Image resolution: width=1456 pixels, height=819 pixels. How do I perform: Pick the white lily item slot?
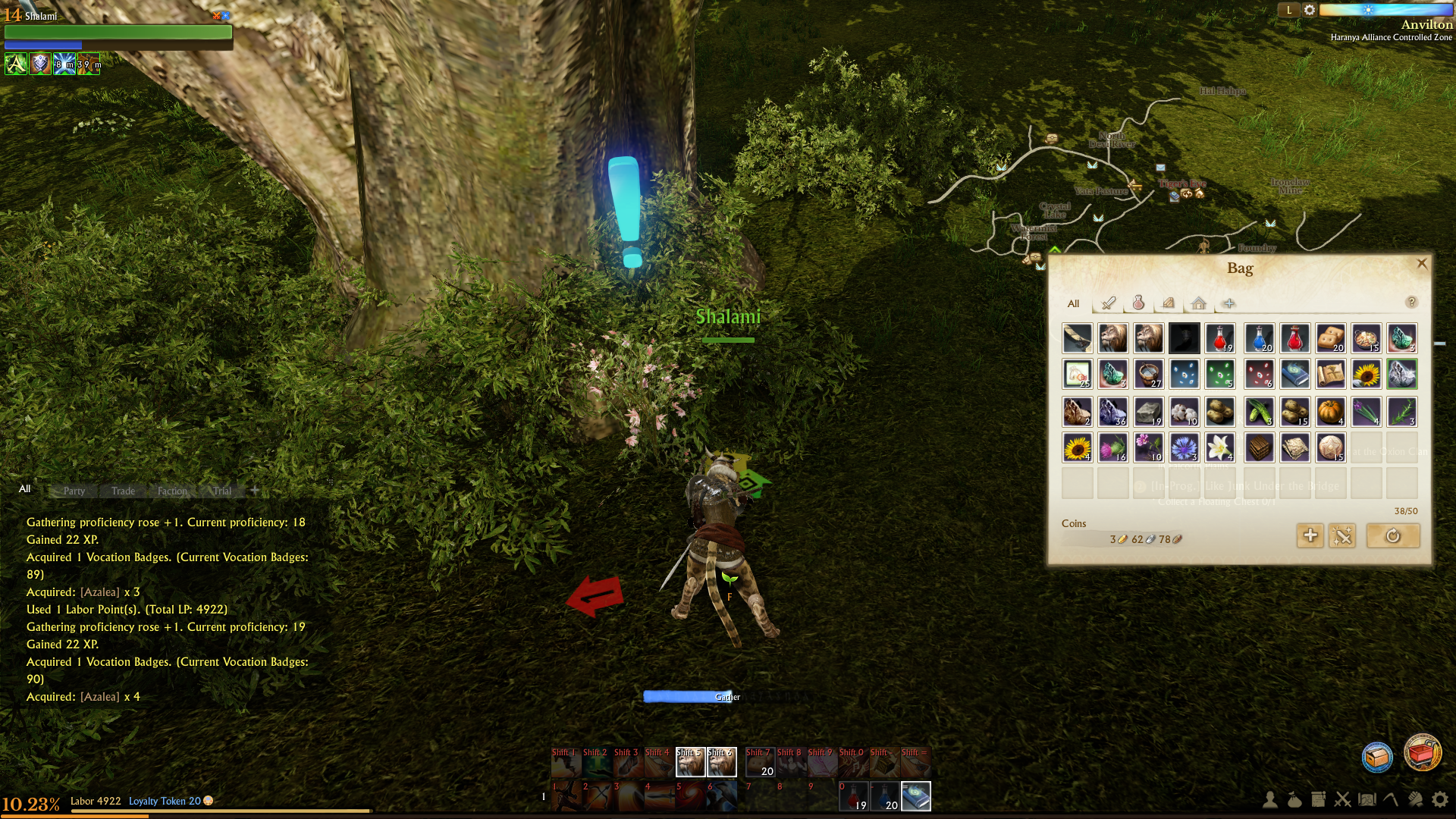pos(1220,448)
